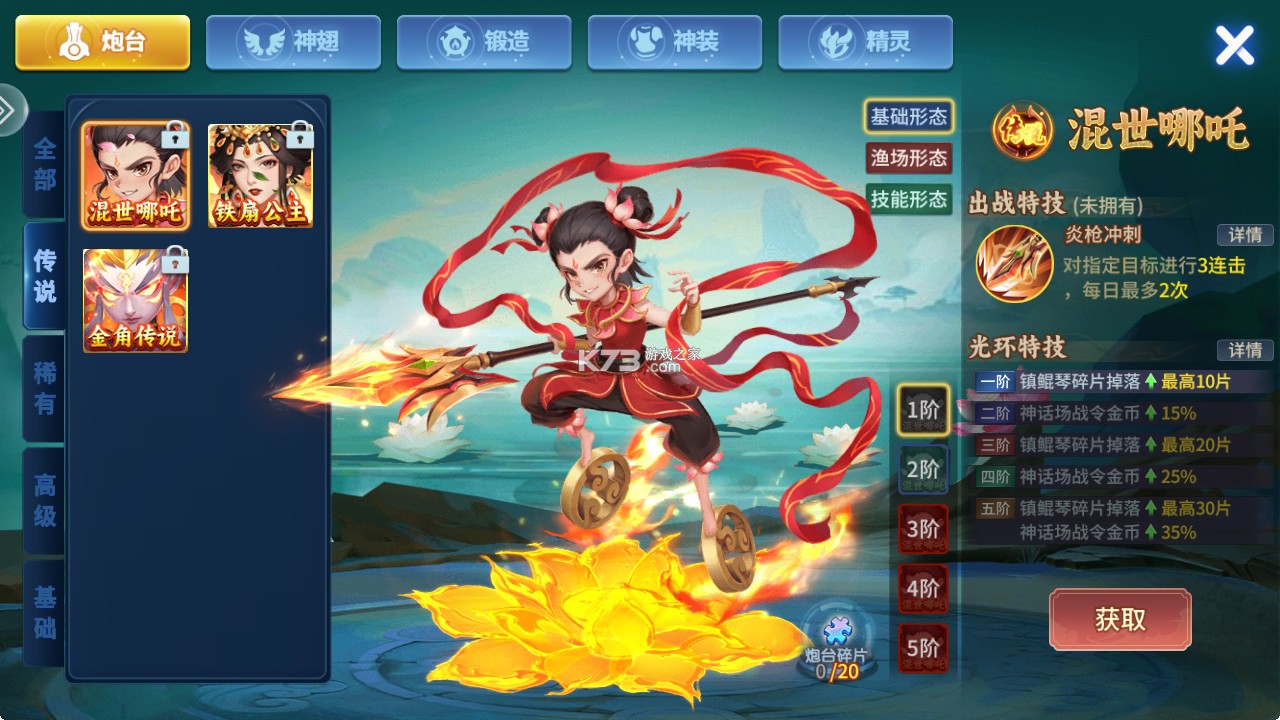Select the 5阶 stage option
The height and width of the screenshot is (720, 1280).
tap(922, 646)
